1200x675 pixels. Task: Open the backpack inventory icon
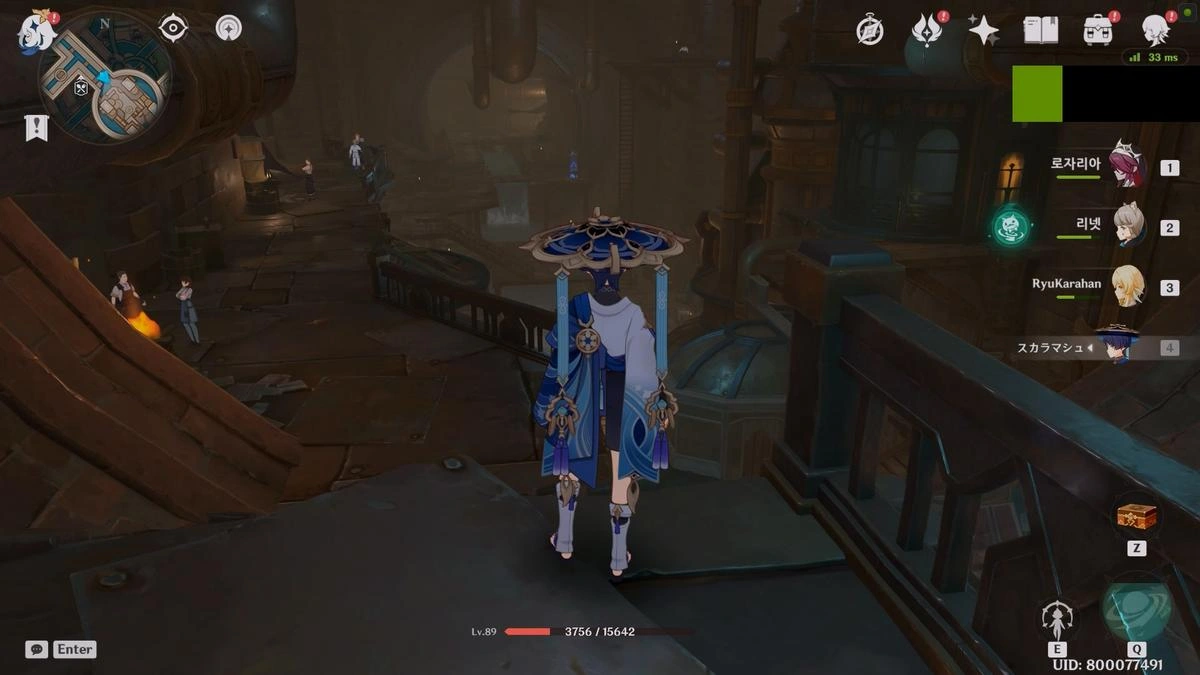pos(1098,30)
